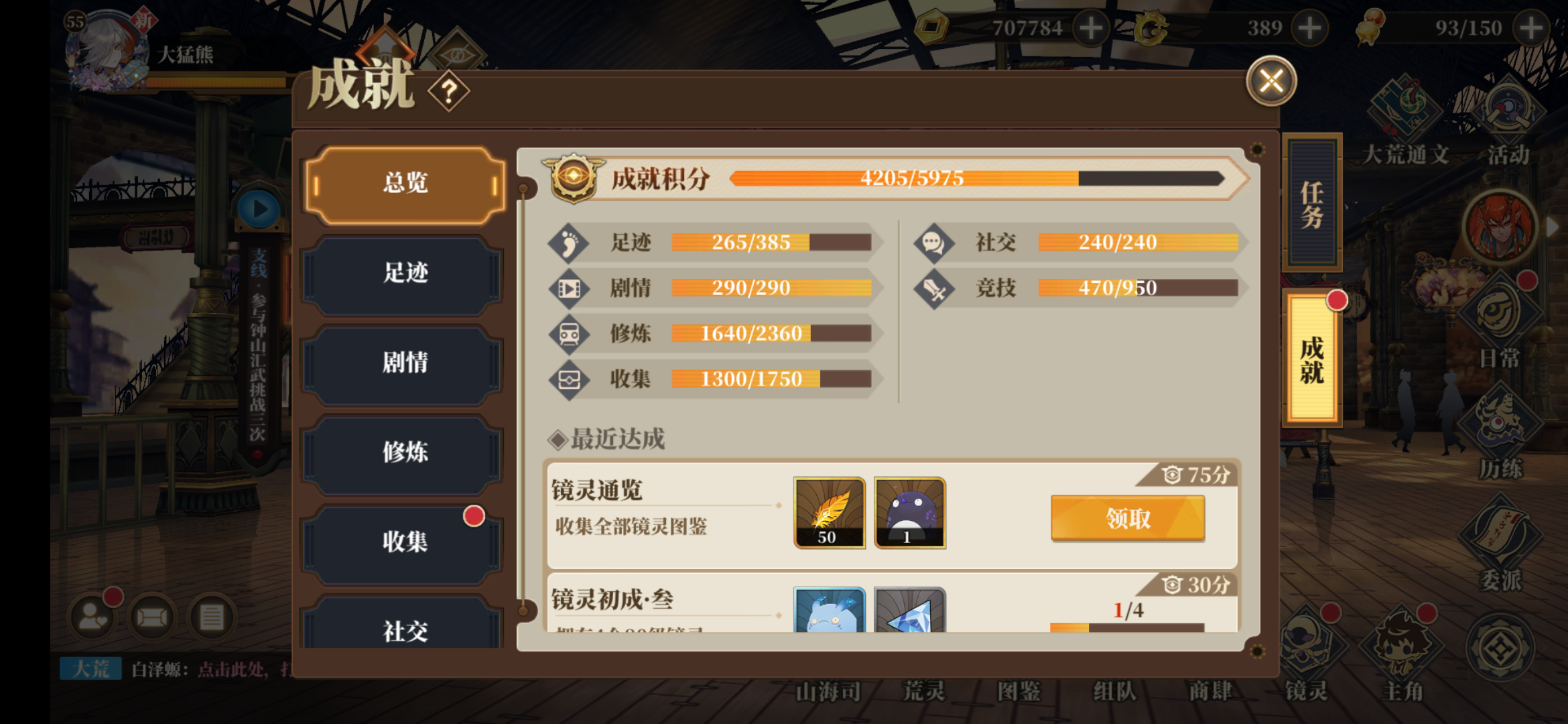Click the achievement help question mark
The width and height of the screenshot is (1568, 724).
(x=449, y=91)
